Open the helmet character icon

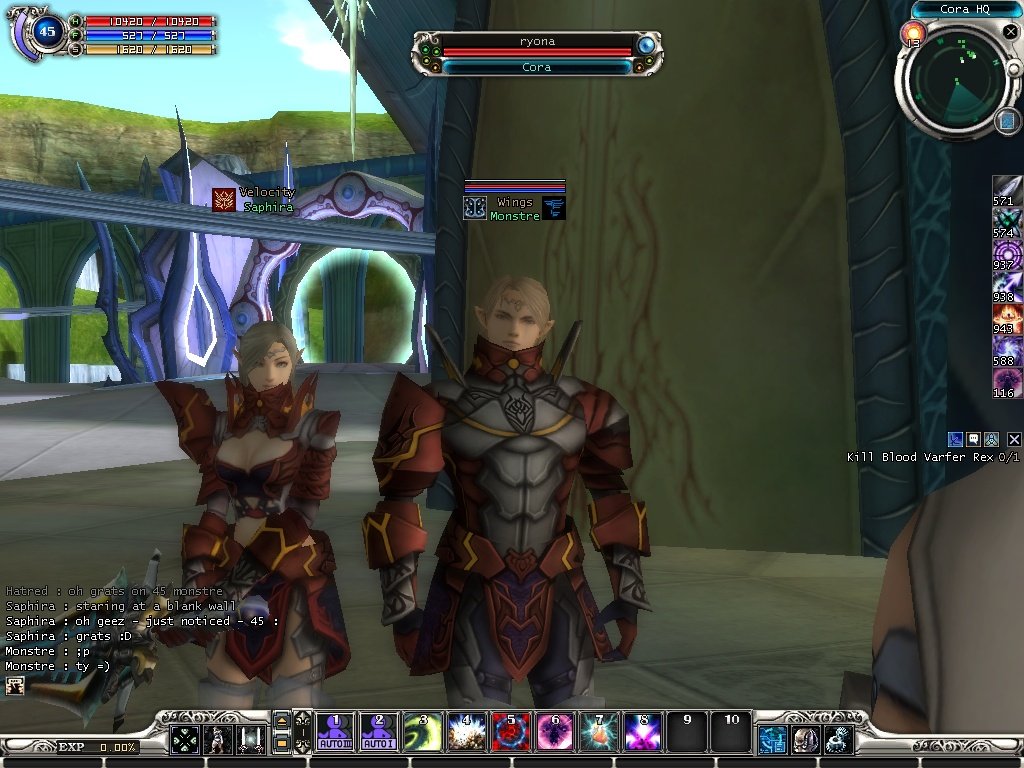click(x=805, y=739)
